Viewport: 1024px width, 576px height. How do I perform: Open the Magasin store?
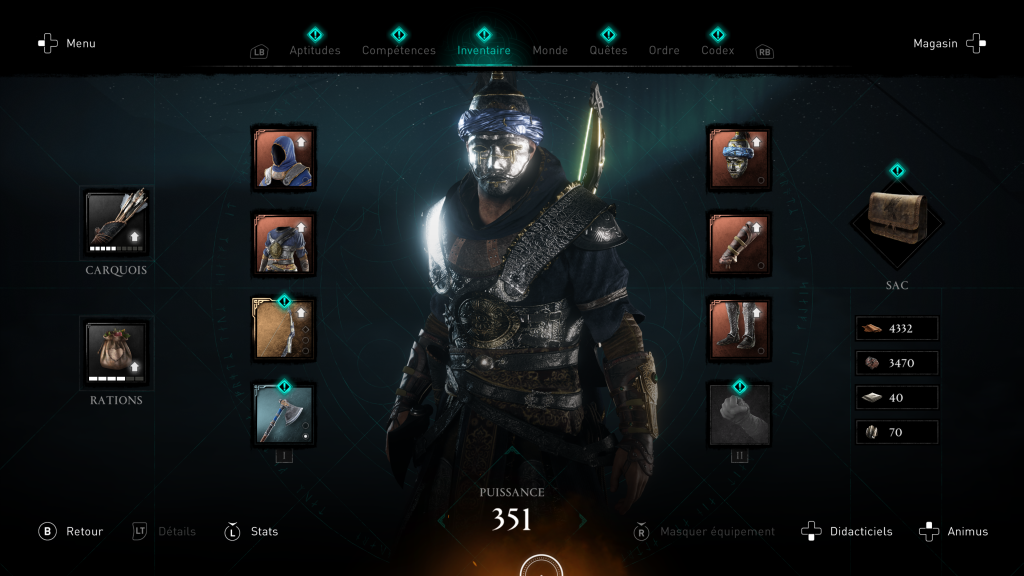(x=949, y=43)
